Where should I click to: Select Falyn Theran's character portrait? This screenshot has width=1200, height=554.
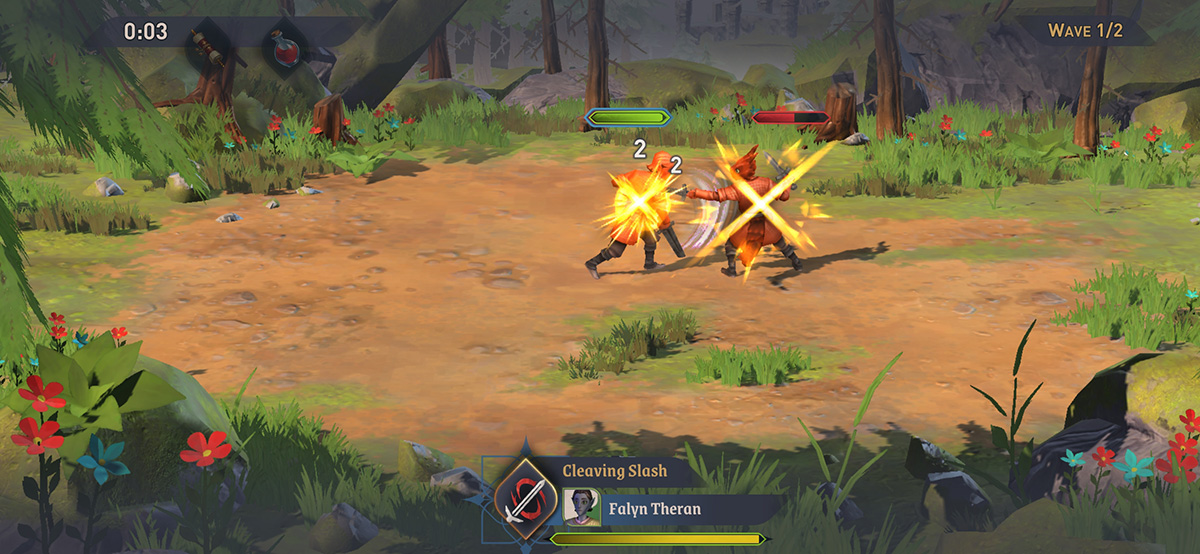(576, 507)
